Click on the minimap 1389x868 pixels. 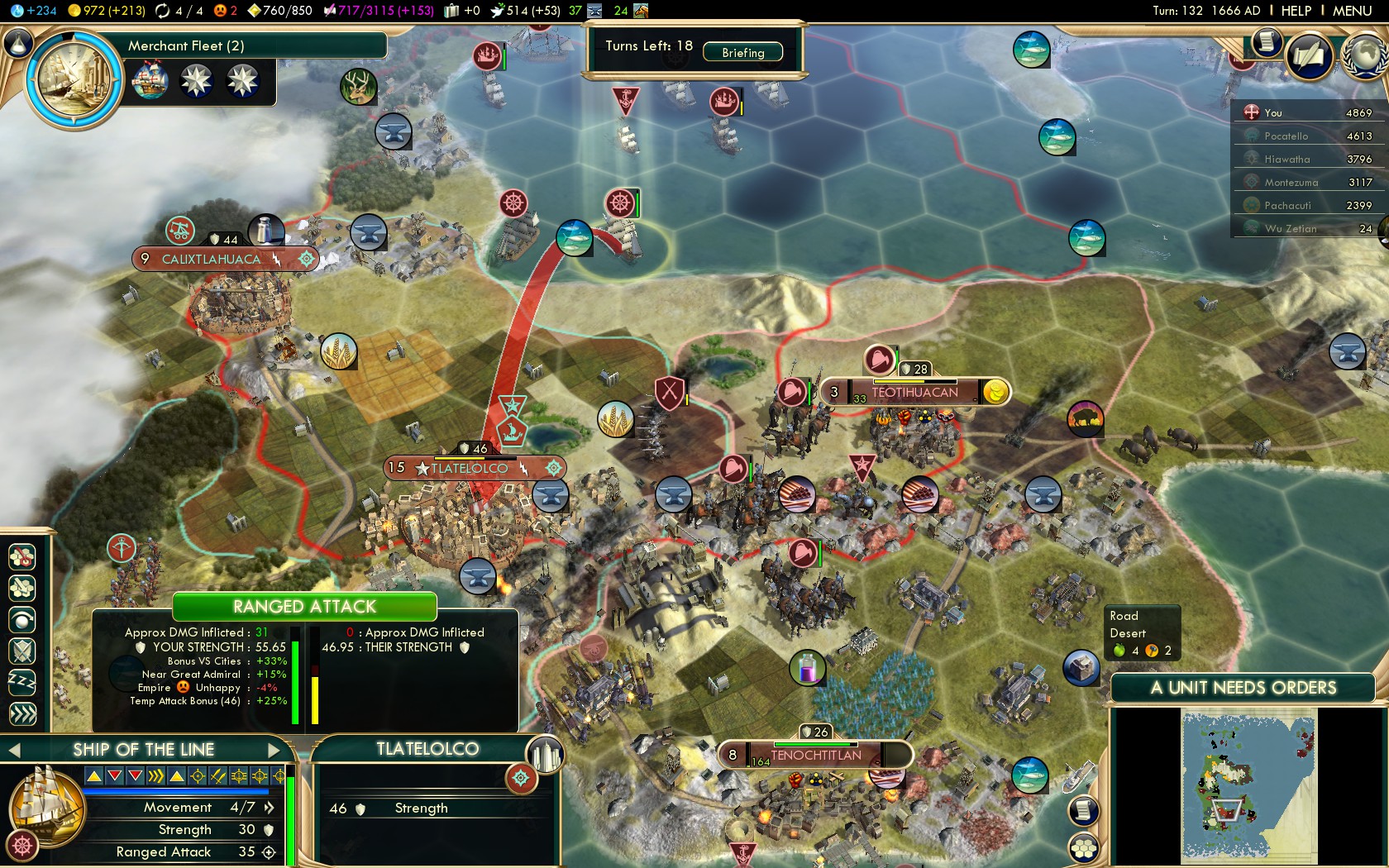1248,785
